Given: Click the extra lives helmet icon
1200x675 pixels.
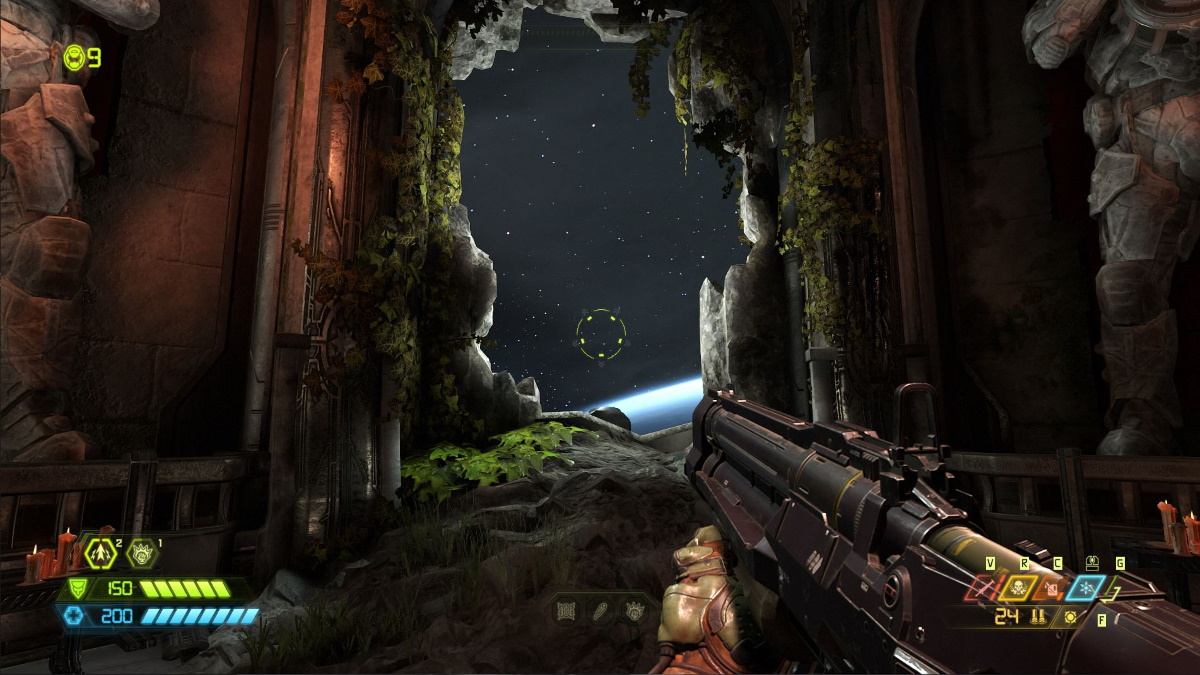Looking at the screenshot, I should pos(75,58).
